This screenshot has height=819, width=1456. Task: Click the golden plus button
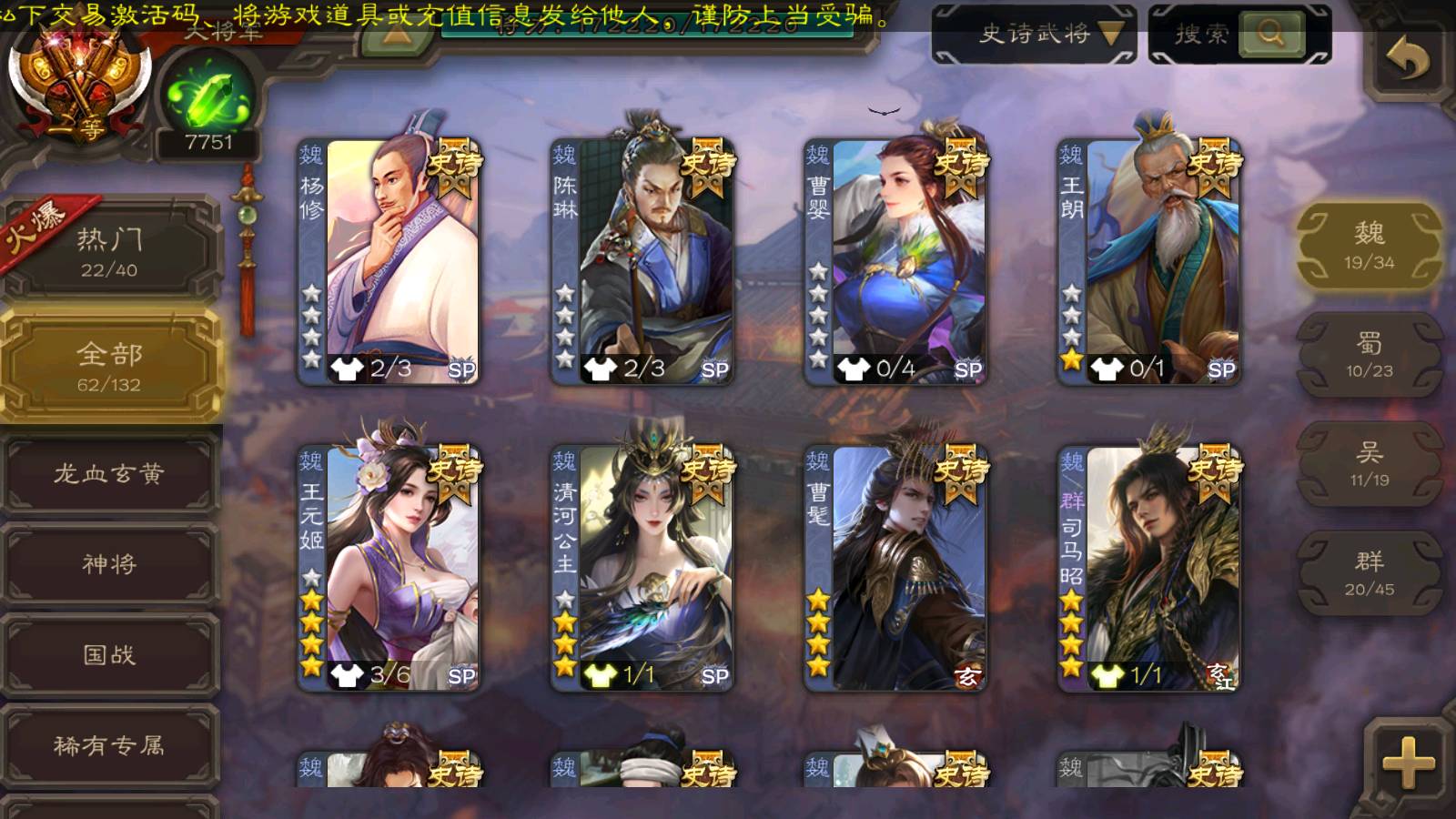tap(1407, 761)
